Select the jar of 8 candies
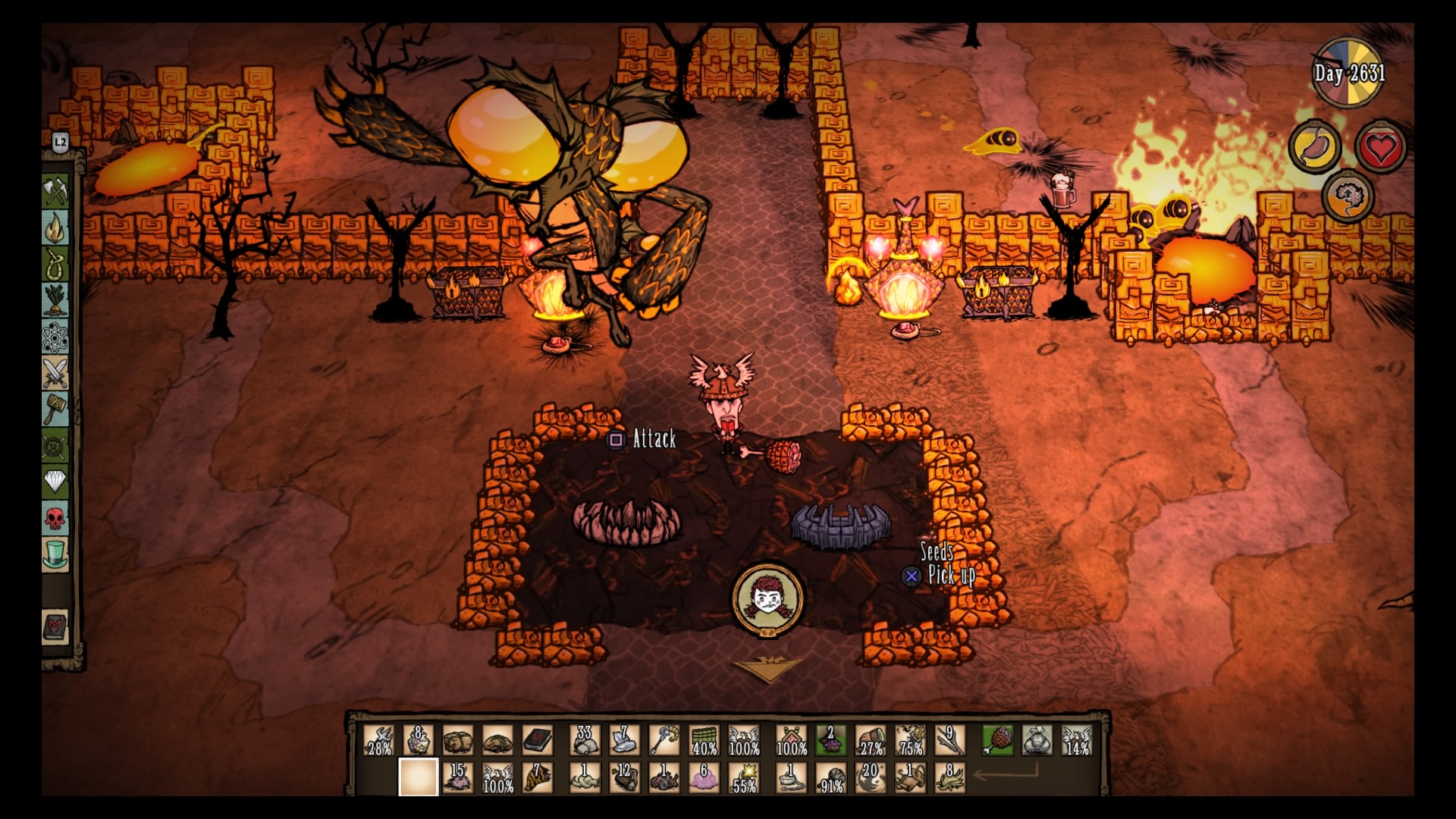Viewport: 1456px width, 819px height. click(418, 740)
